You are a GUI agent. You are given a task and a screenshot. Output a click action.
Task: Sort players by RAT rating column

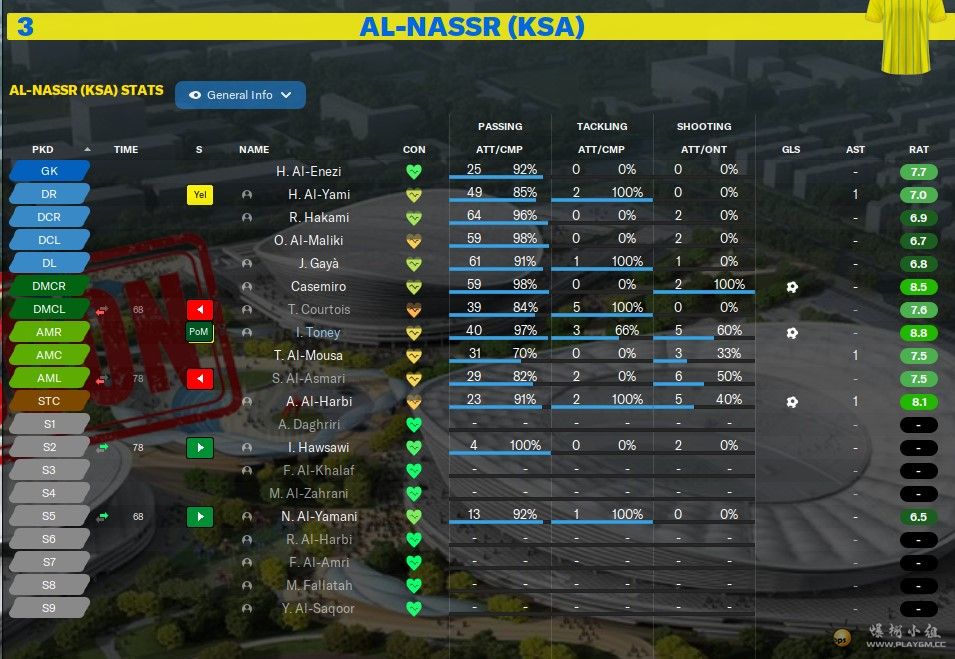918,150
